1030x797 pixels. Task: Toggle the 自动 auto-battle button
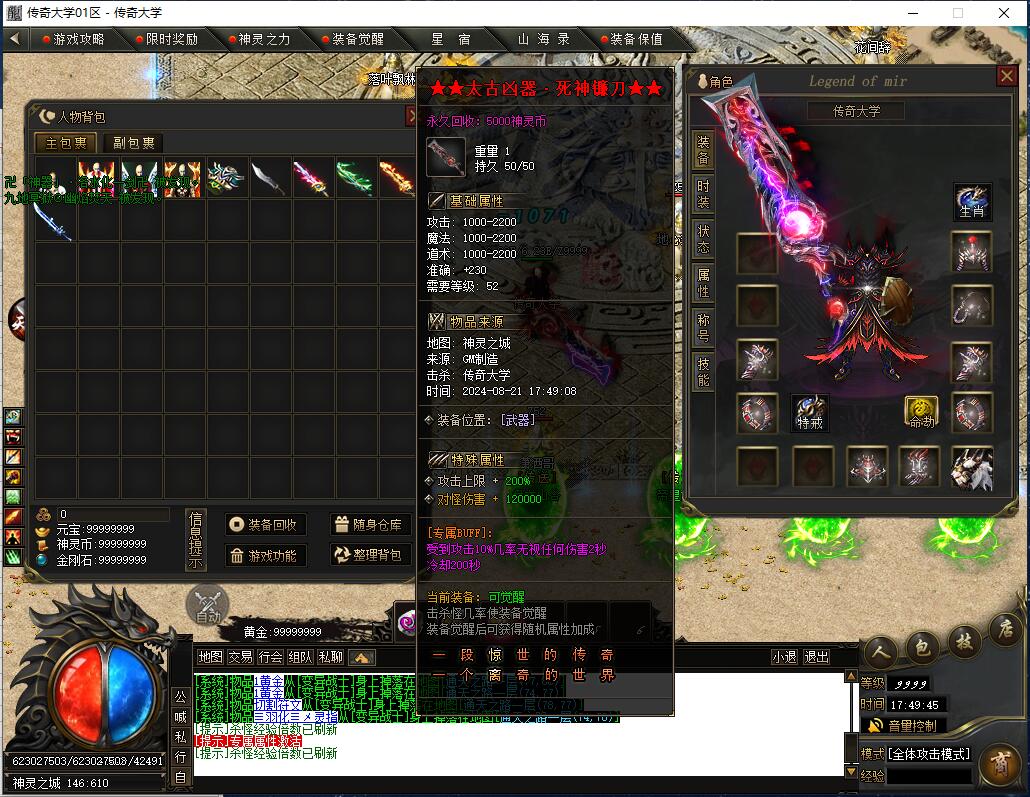click(208, 606)
